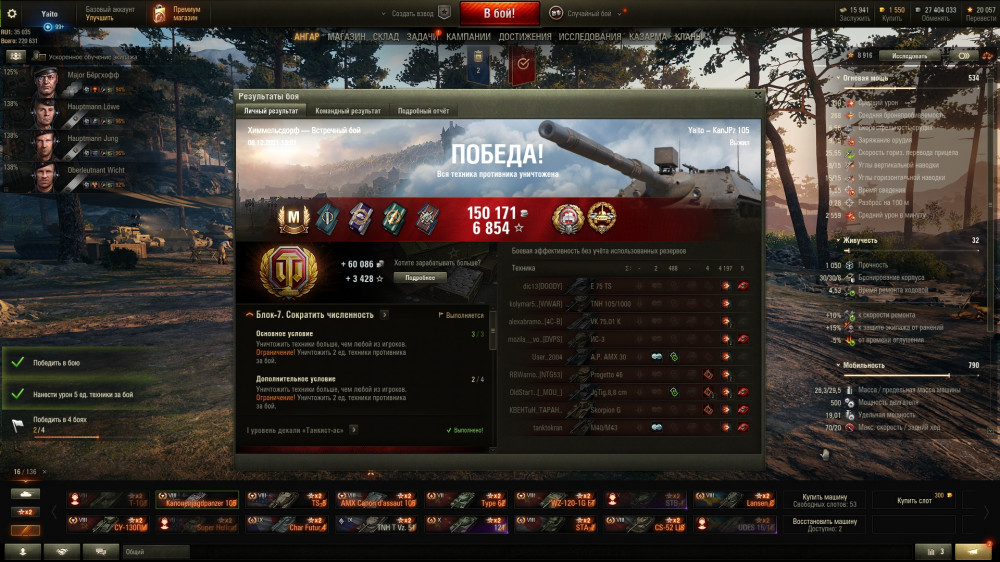Open the game settings gear icon
1000x562 pixels.
(12, 13)
